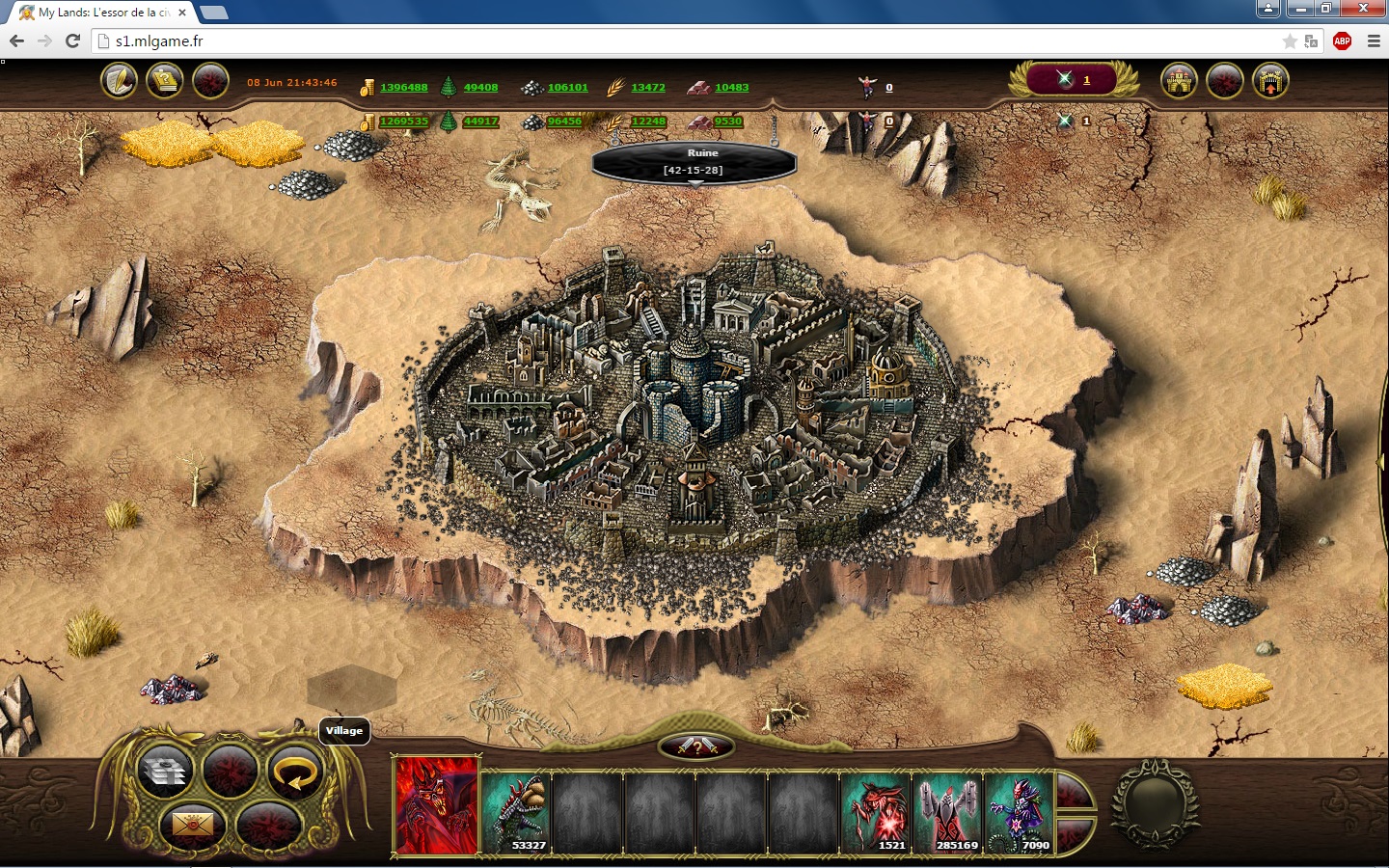Click the golden circular arrow Village button
The image size is (1389, 868).
coord(295,773)
